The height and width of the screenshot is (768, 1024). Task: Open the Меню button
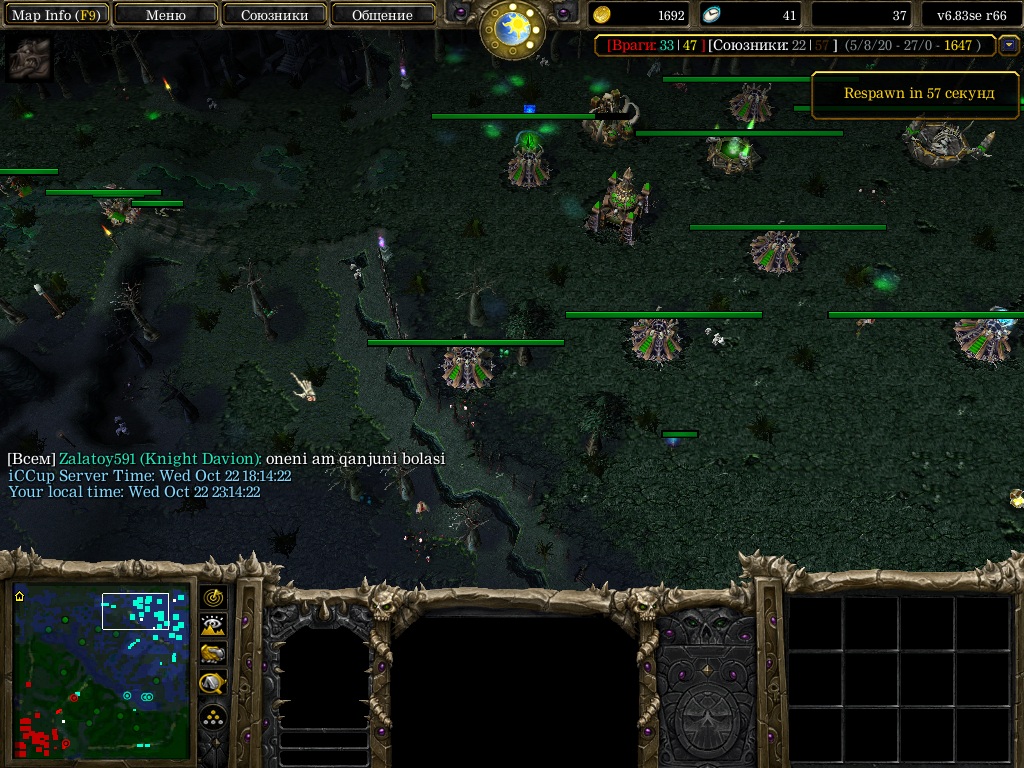(166, 15)
